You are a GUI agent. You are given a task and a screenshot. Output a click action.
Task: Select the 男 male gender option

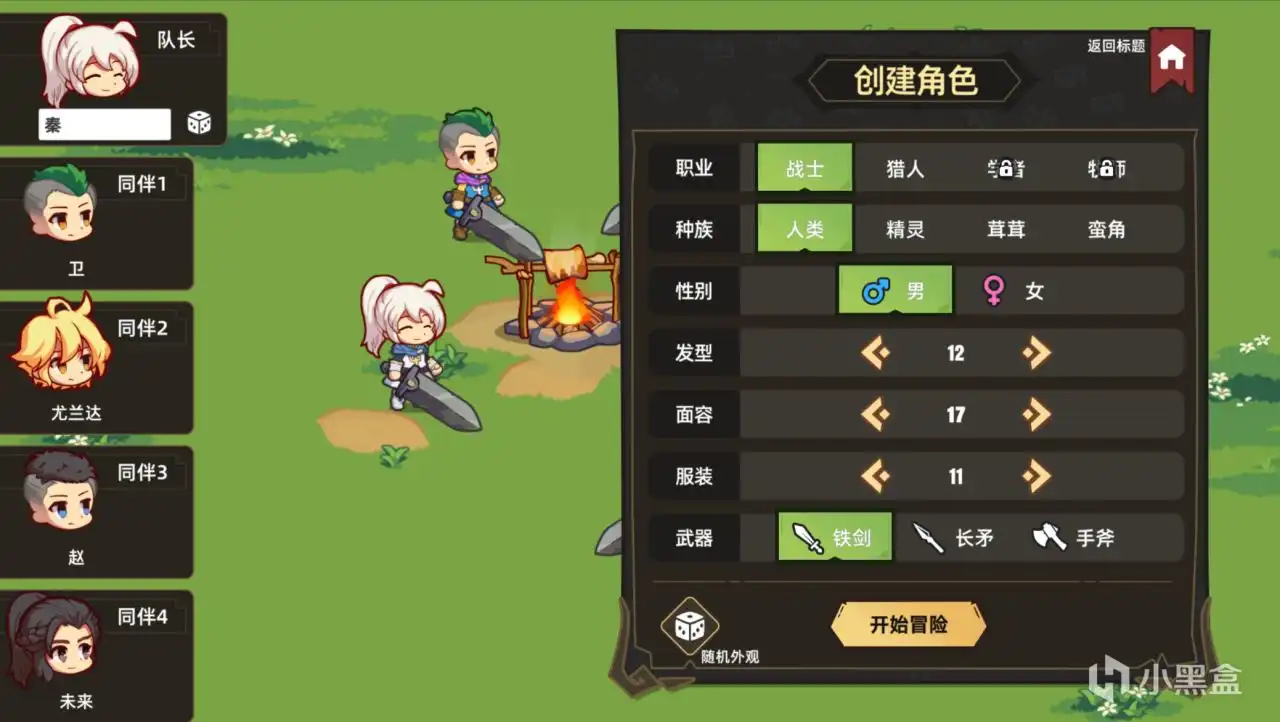tap(895, 290)
